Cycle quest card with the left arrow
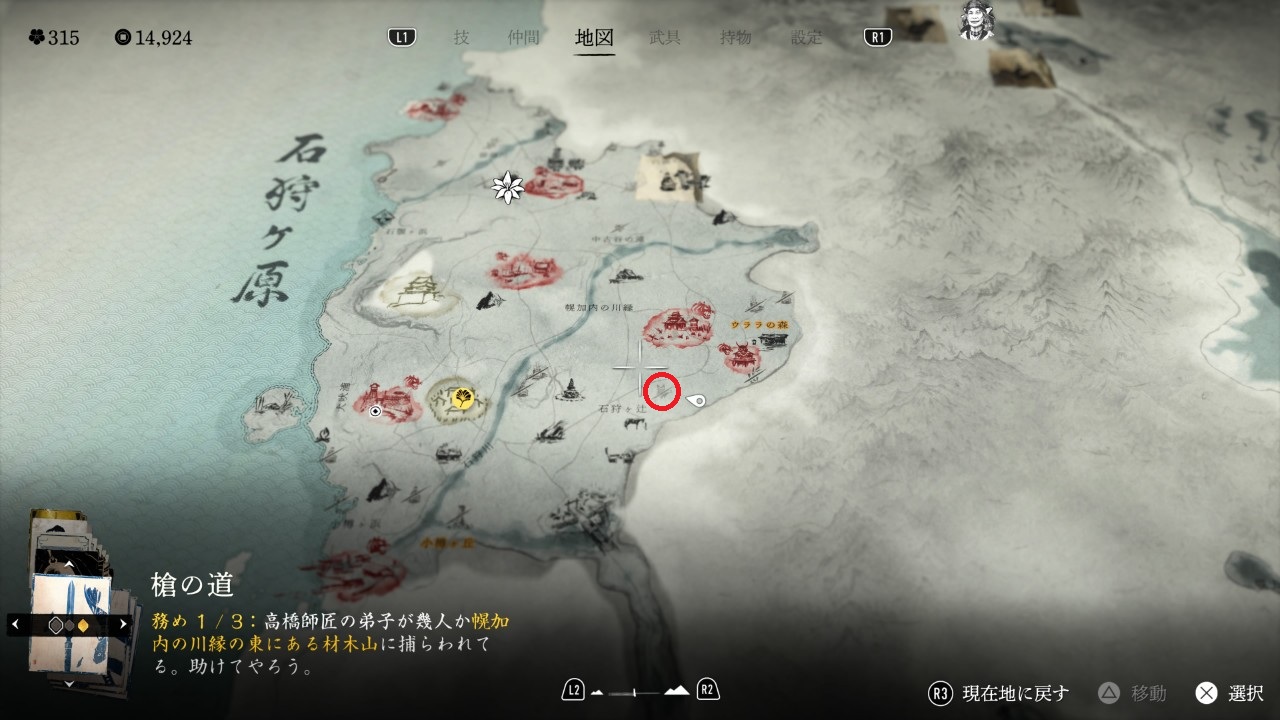This screenshot has height=720, width=1280. click(15, 624)
